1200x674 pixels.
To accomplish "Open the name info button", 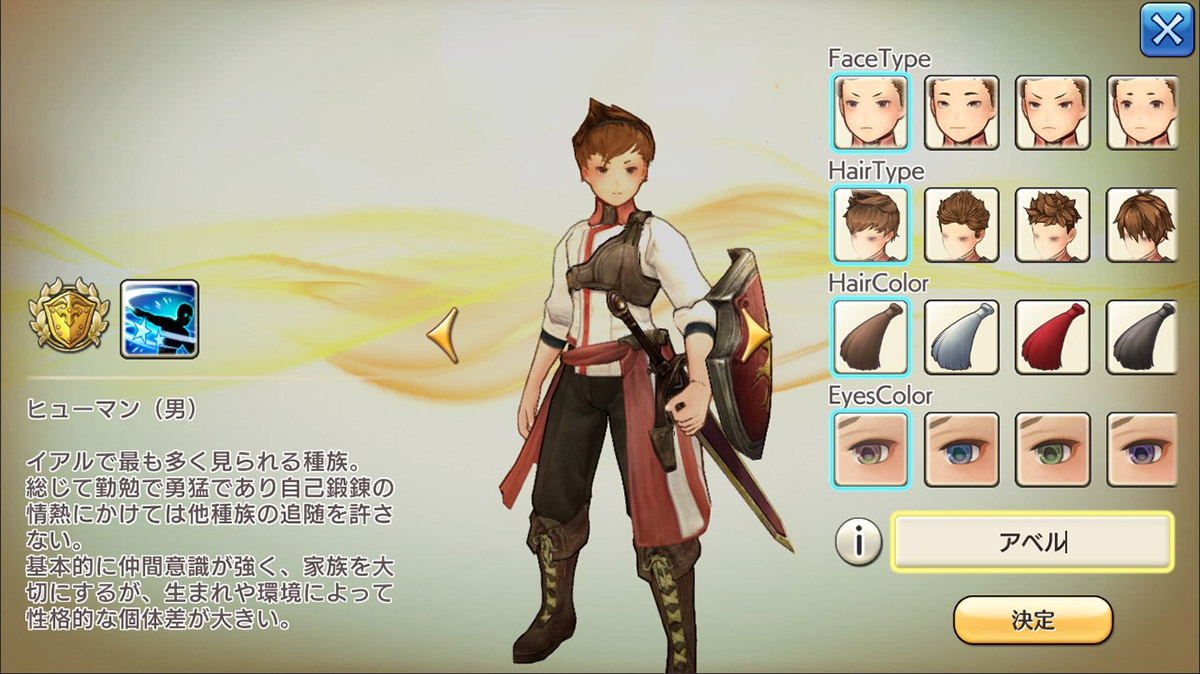I will coord(857,543).
